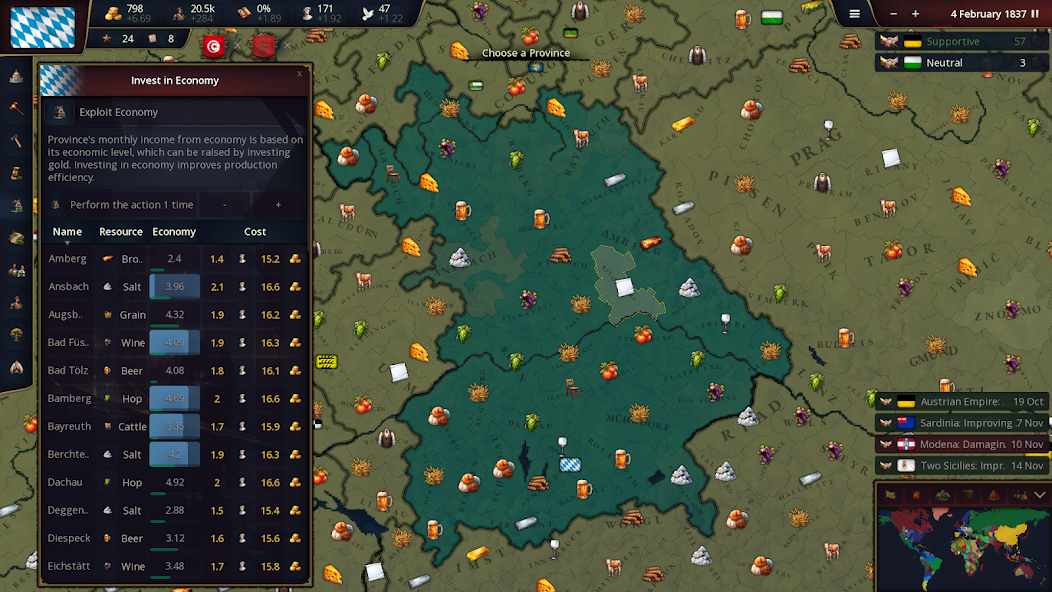Open the gavel icon in the left sidebar
Screen dimensions: 1052x592
click(17, 108)
